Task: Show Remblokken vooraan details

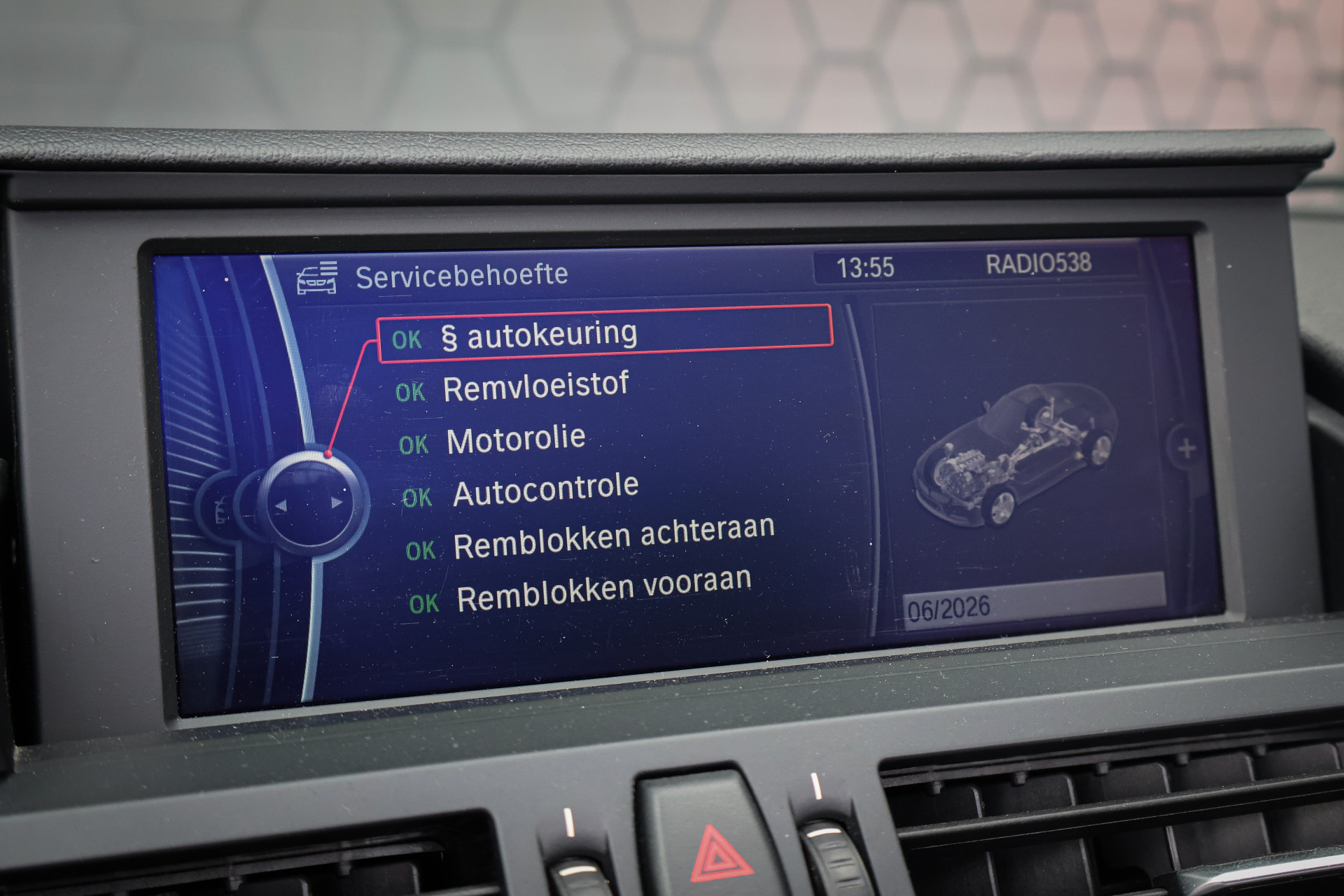Action: point(603,590)
